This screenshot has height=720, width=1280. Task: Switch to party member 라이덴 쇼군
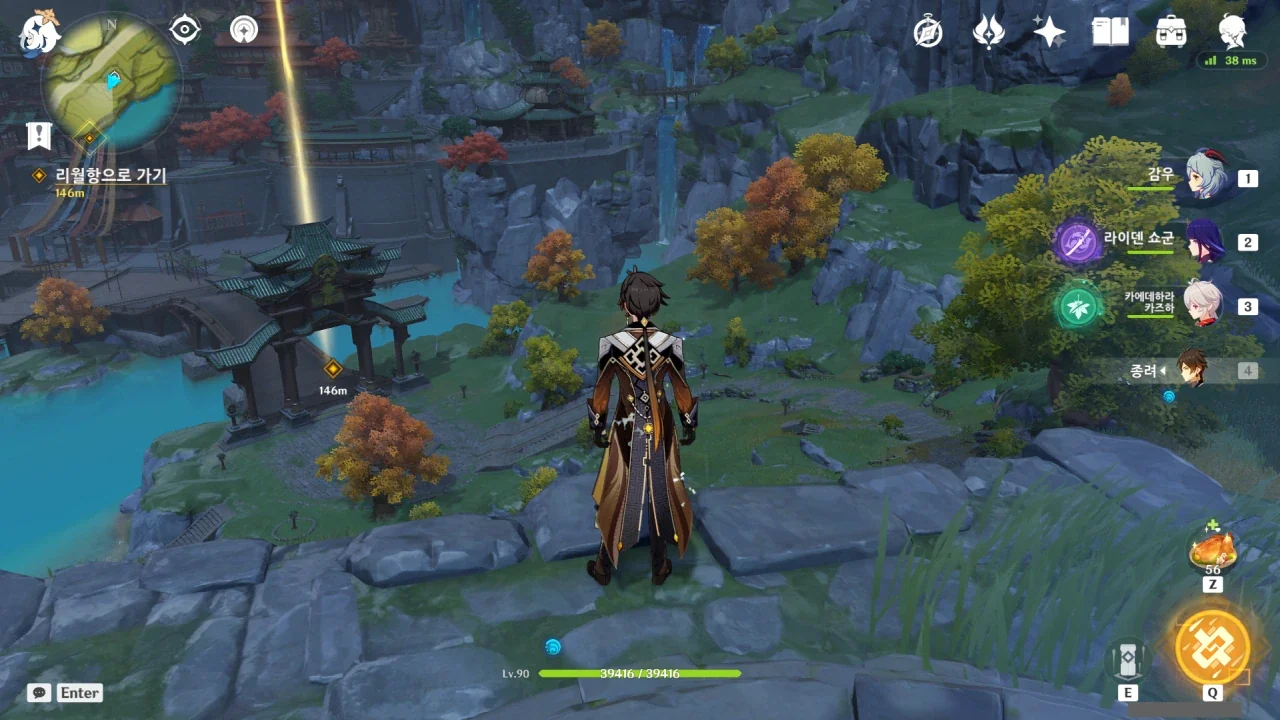click(1205, 241)
